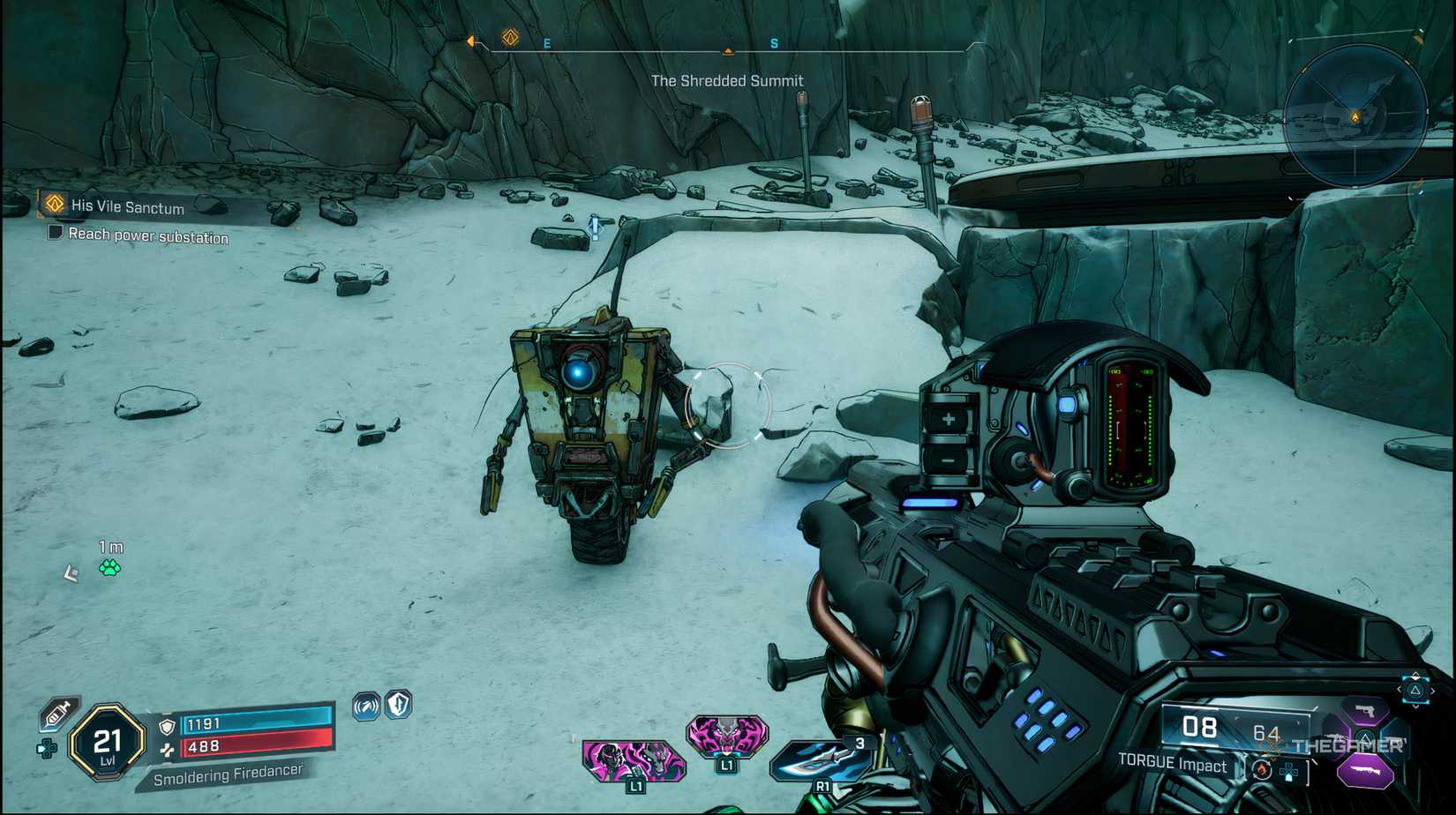
Task: Click the shield icon beside the 1191 bar
Action: (166, 725)
